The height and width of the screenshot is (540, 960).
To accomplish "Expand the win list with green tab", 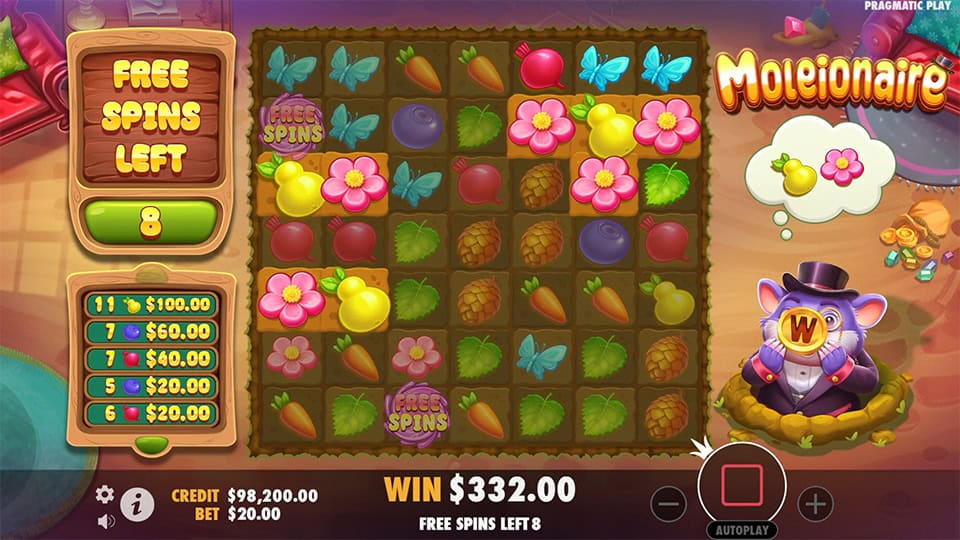I will point(150,442).
